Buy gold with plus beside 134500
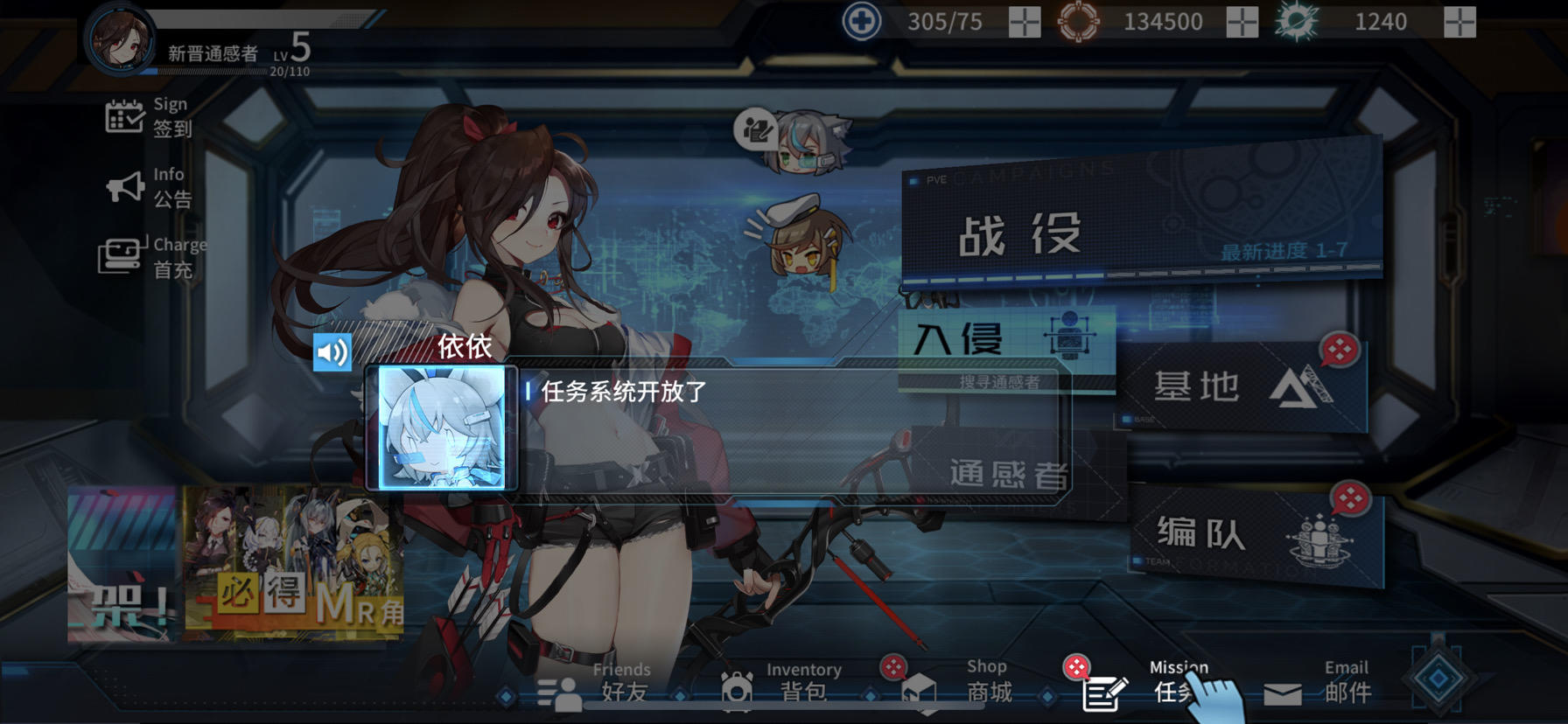1568x724 pixels. (x=1240, y=23)
